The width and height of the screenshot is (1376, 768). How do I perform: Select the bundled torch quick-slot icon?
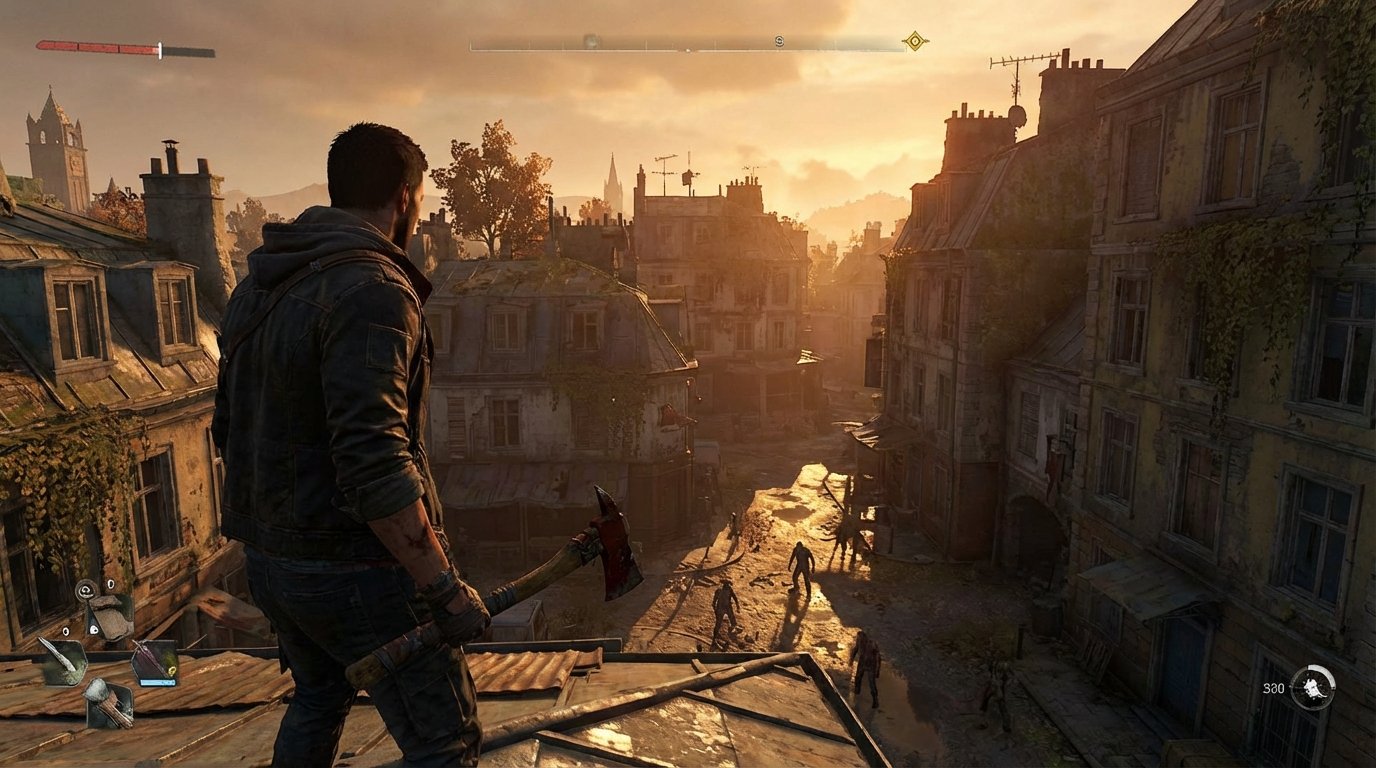[110, 705]
